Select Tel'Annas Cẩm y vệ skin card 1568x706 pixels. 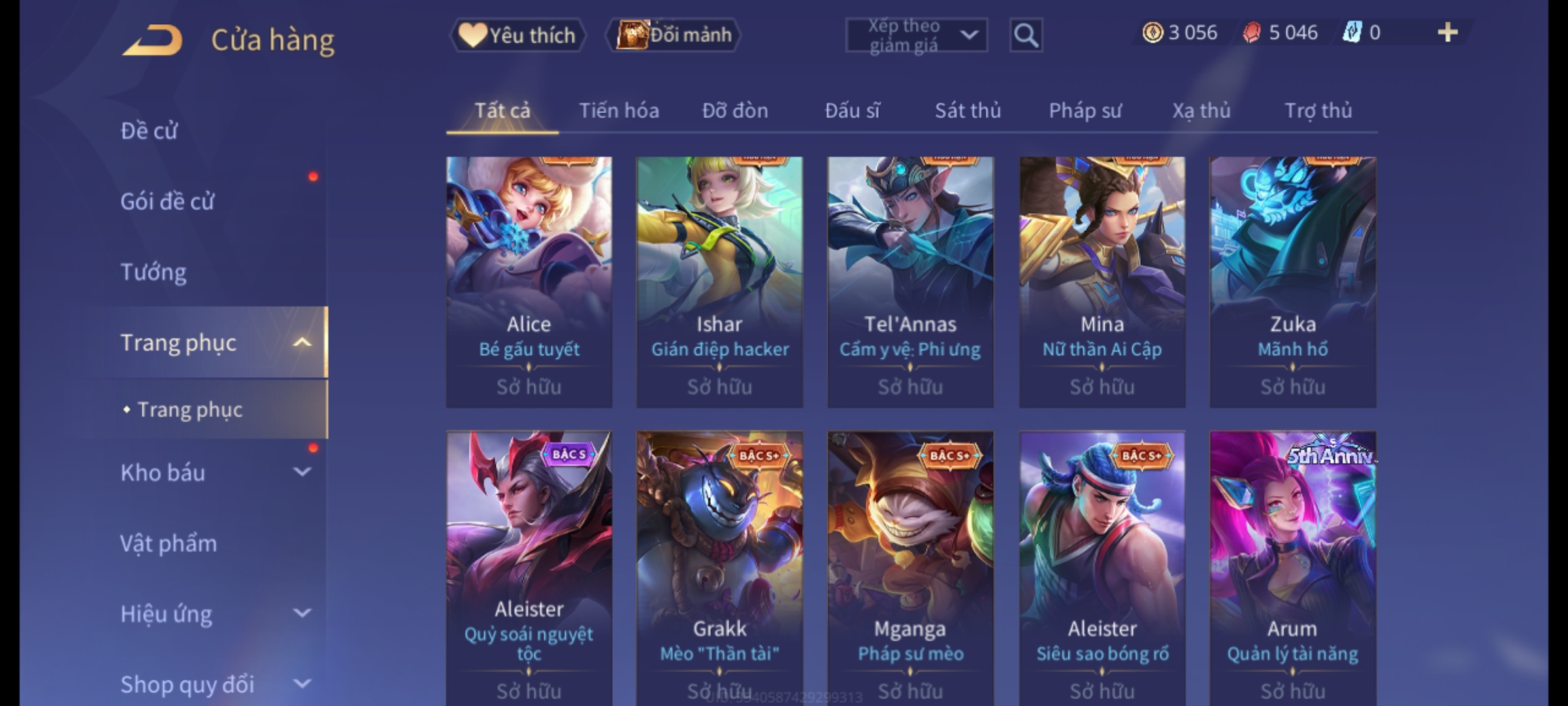(910, 281)
